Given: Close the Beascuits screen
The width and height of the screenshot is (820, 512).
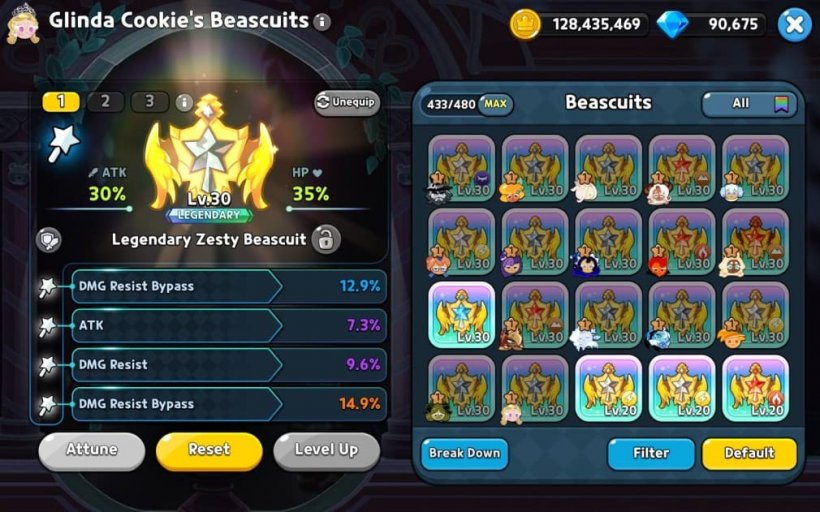Looking at the screenshot, I should (793, 24).
